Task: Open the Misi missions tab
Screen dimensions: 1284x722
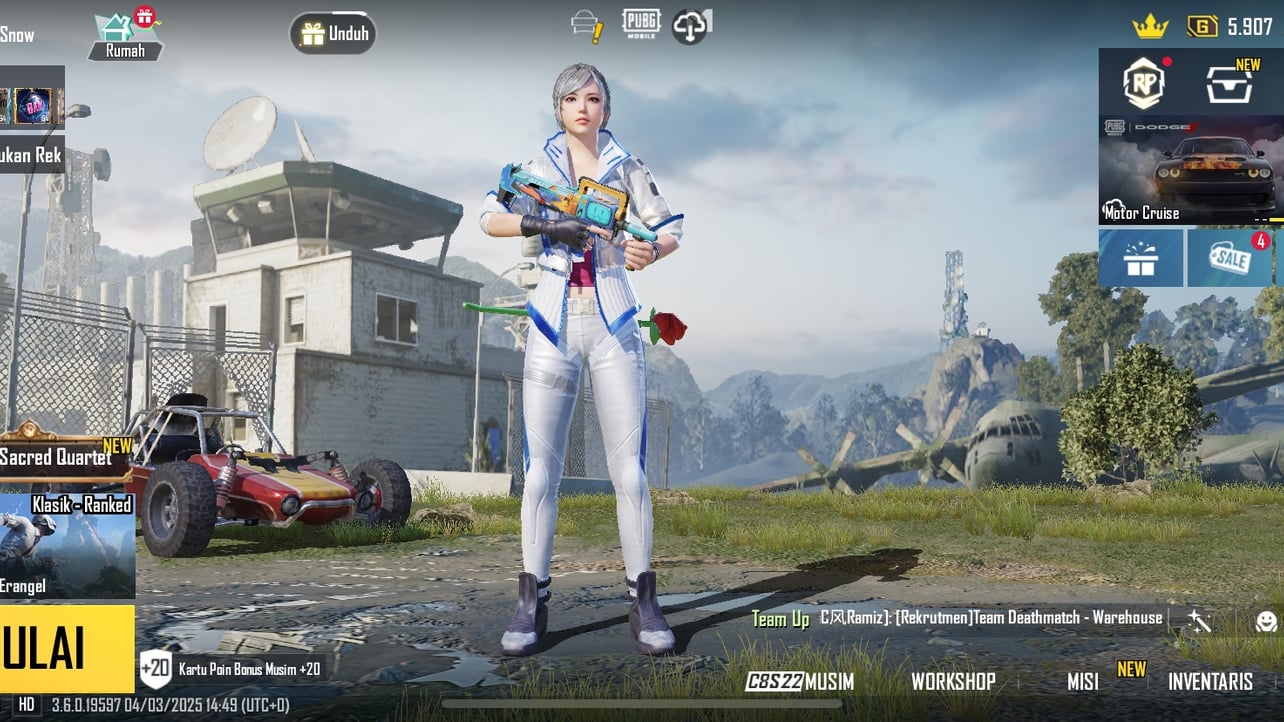Action: coord(1083,682)
